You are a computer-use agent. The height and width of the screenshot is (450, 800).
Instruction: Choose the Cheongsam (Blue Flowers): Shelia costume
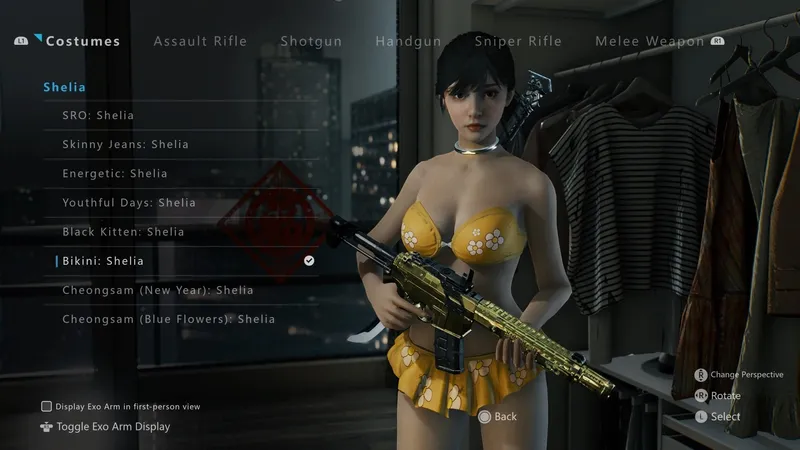coord(168,319)
